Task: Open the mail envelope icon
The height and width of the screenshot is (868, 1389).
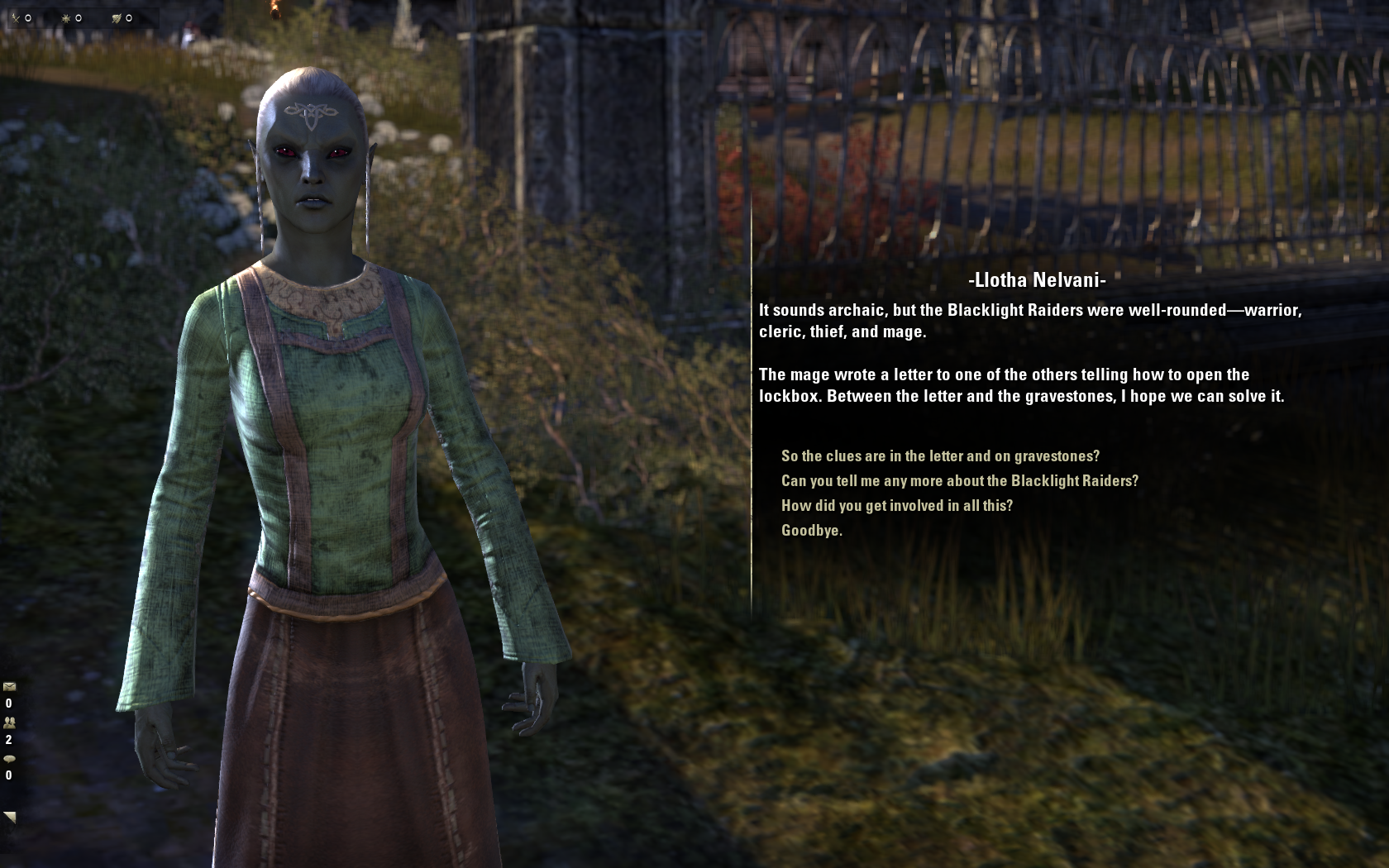Action: pyautogui.click(x=9, y=686)
